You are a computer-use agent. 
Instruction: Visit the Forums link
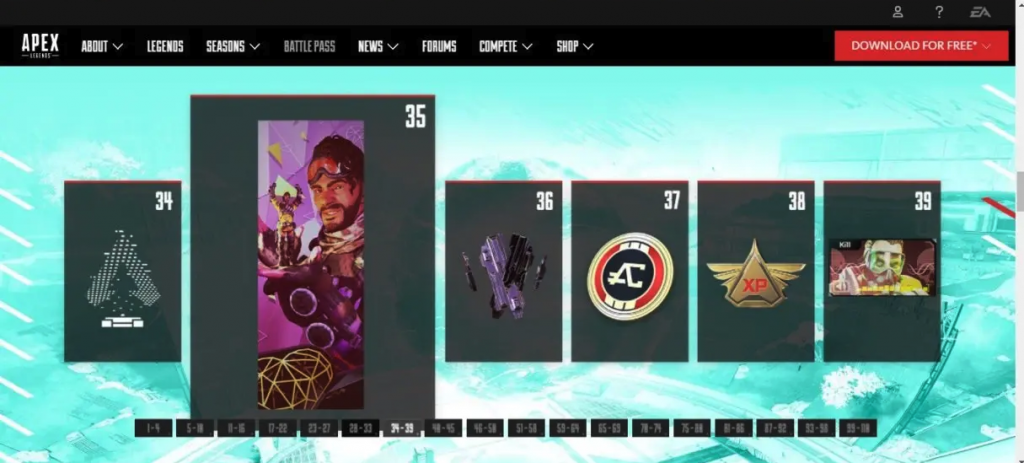(439, 46)
